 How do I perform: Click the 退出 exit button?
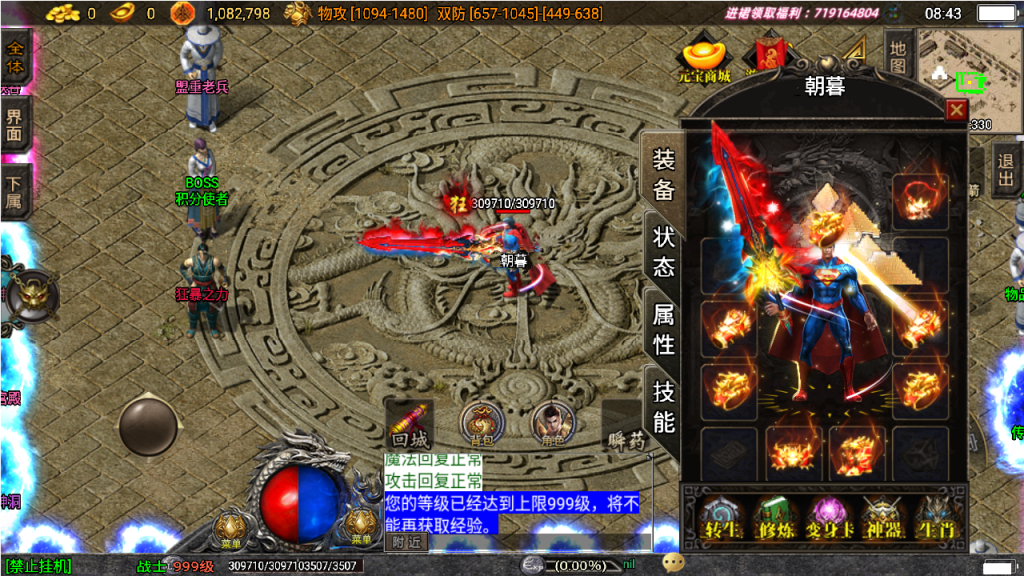(x=1006, y=170)
